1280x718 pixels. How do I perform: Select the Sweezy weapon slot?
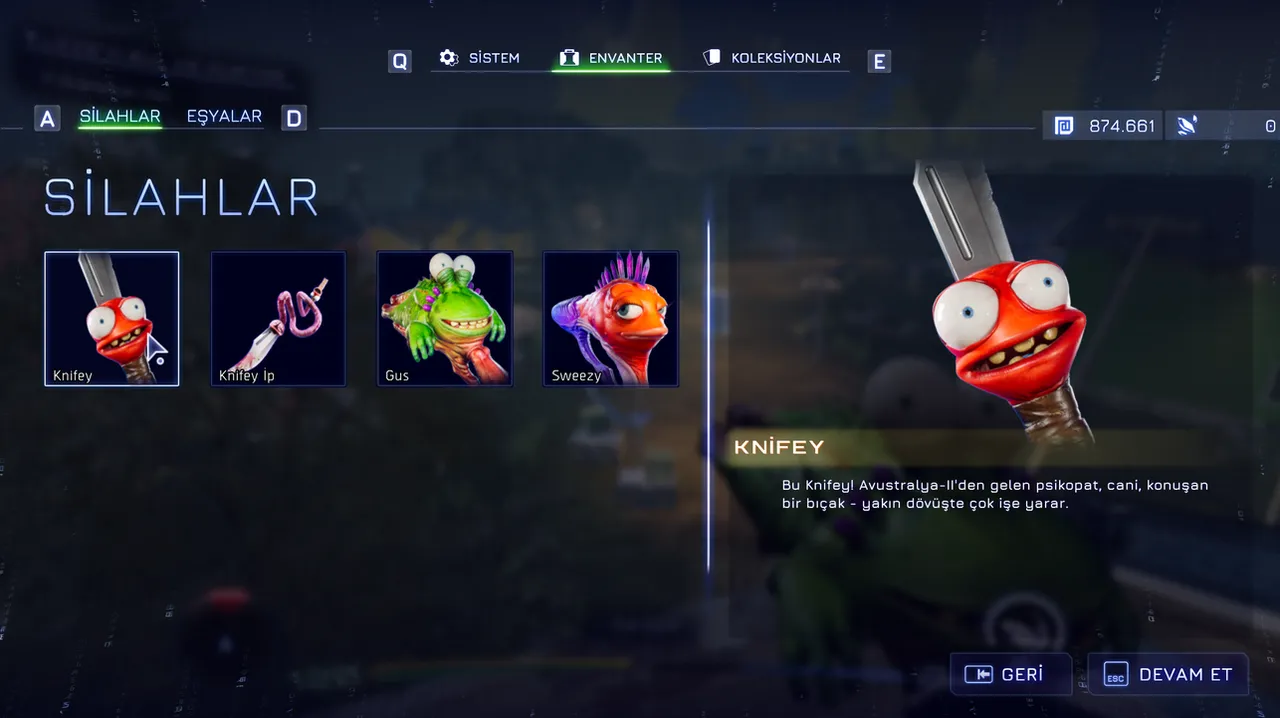click(x=610, y=318)
